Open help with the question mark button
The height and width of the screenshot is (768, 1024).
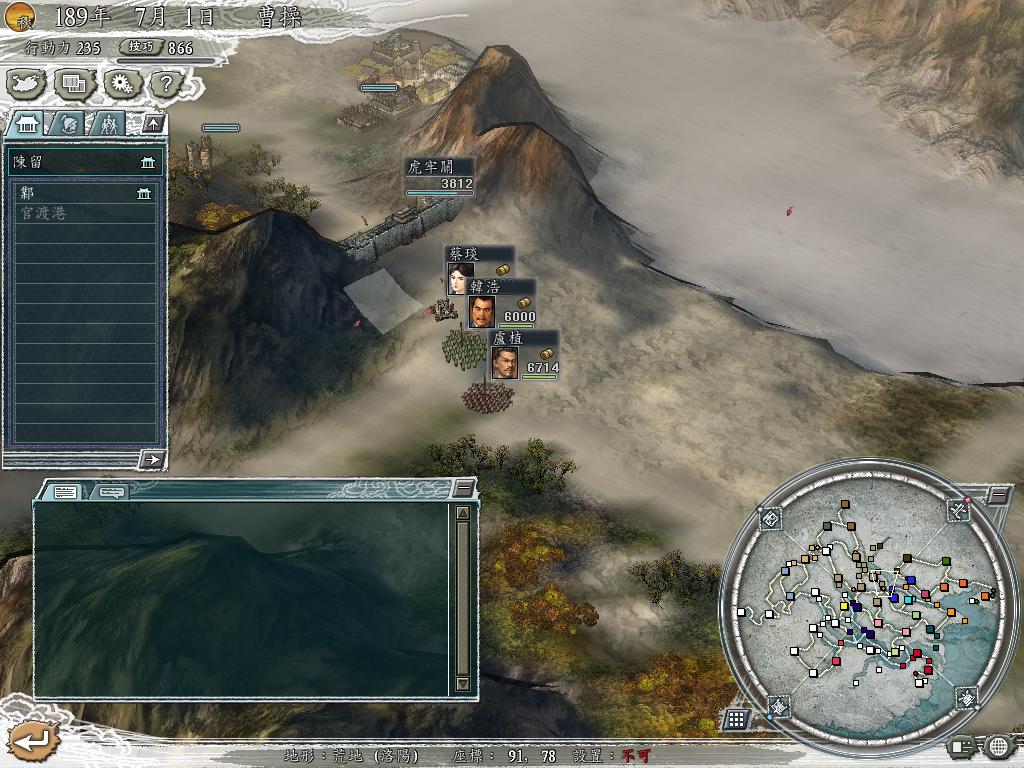click(166, 84)
